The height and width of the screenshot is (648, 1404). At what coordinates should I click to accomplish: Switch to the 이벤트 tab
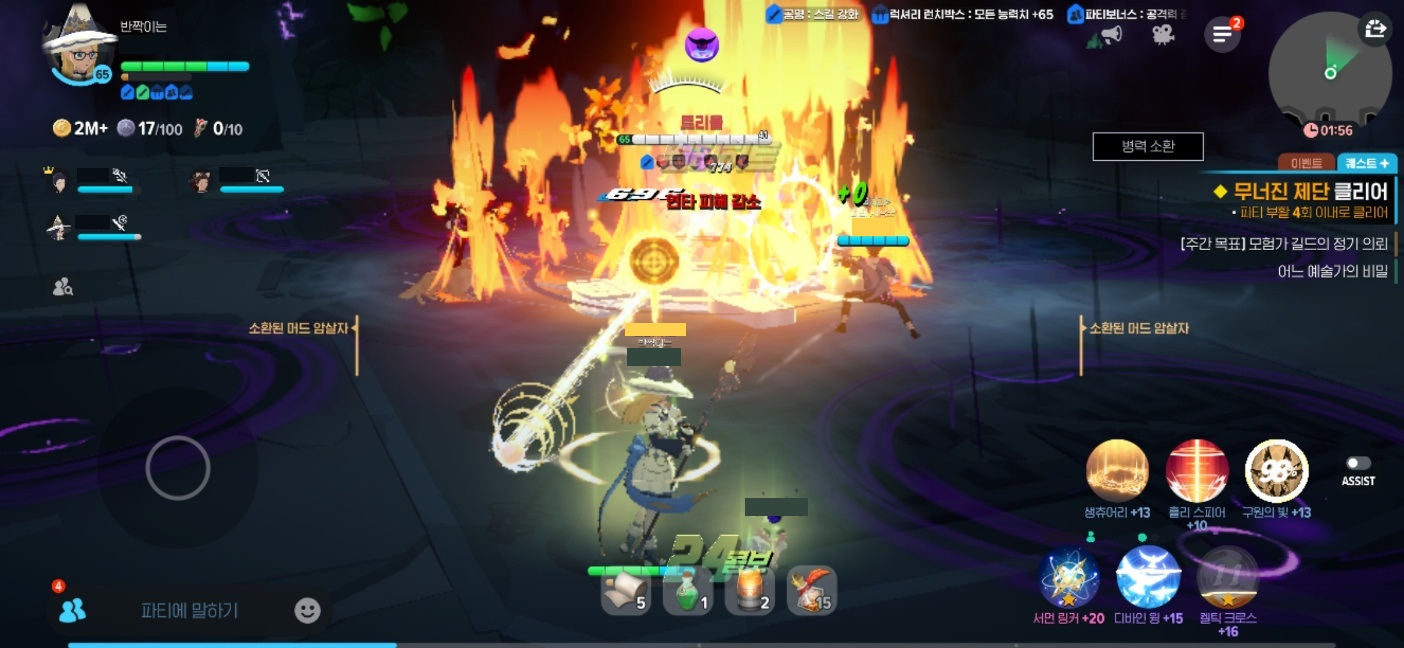pyautogui.click(x=1306, y=163)
